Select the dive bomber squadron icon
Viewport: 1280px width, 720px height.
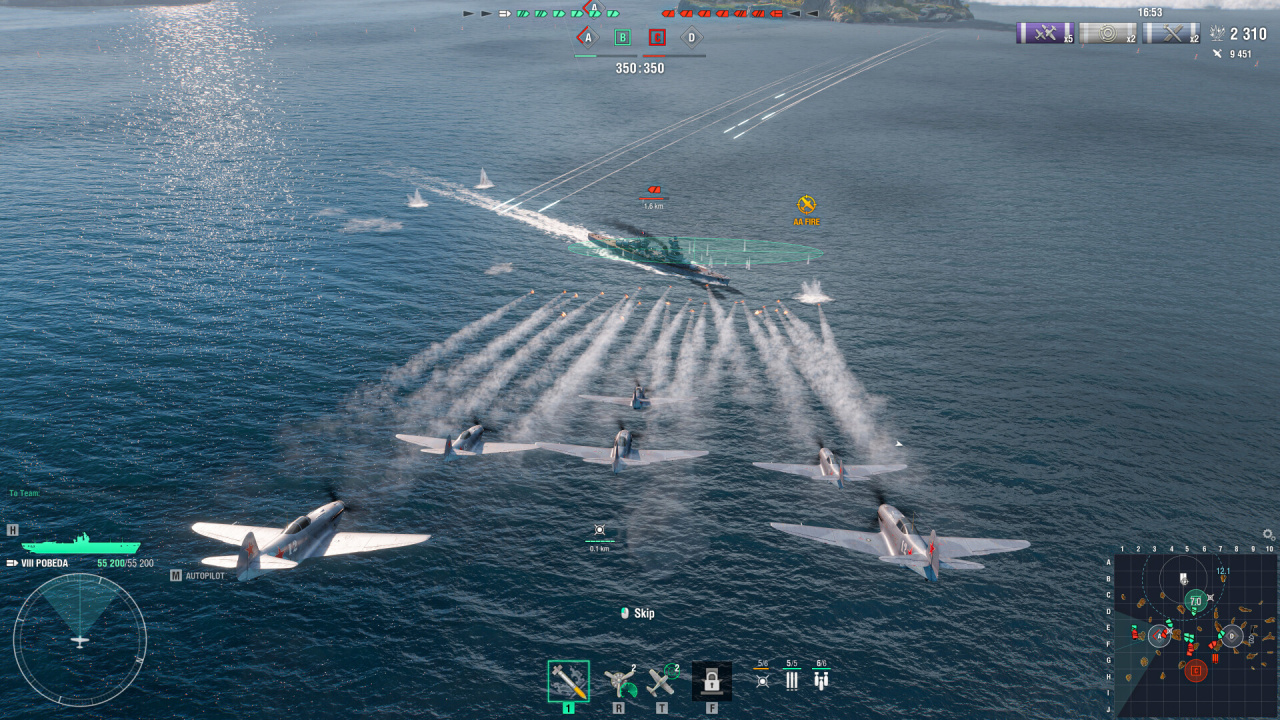(x=821, y=680)
